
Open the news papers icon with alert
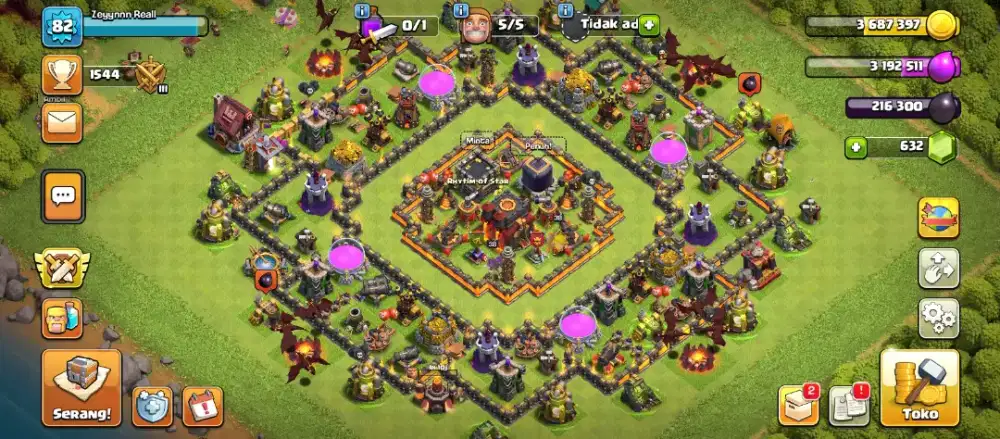tap(848, 405)
